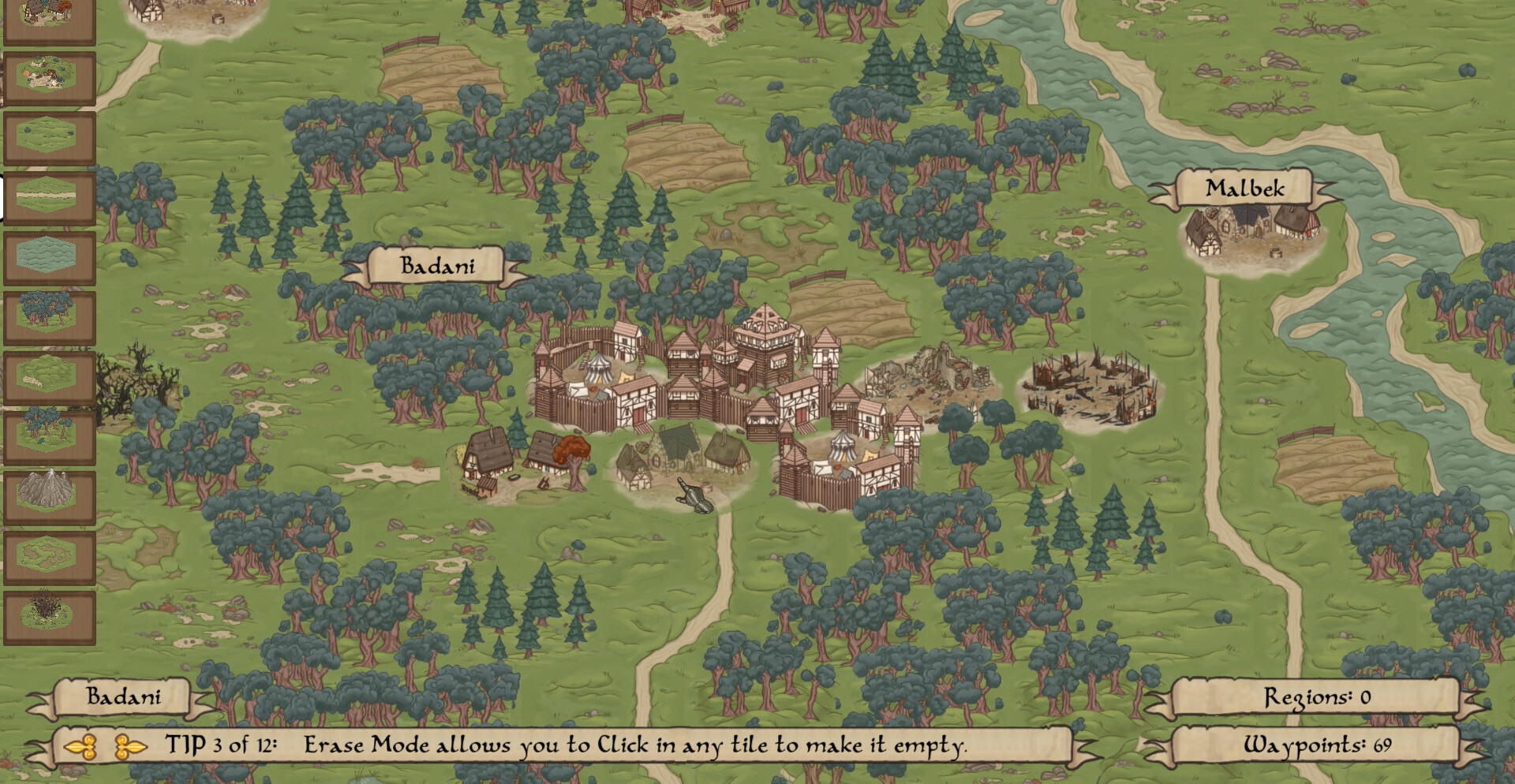The width and height of the screenshot is (1515, 784).
Task: Select the Badani waypoint label above the town
Action: 436,266
